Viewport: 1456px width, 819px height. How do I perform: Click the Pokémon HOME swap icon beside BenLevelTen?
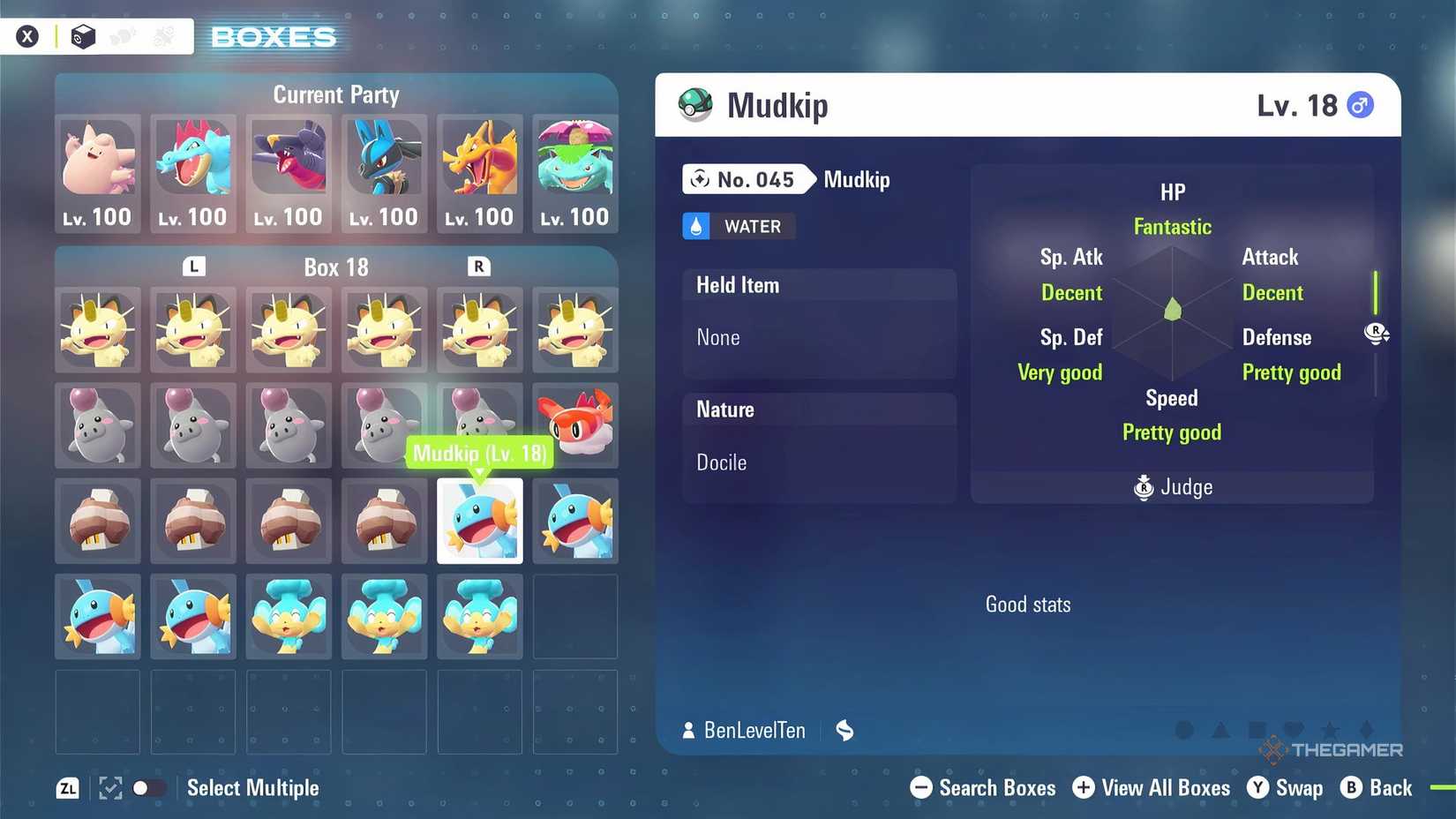pyautogui.click(x=844, y=730)
